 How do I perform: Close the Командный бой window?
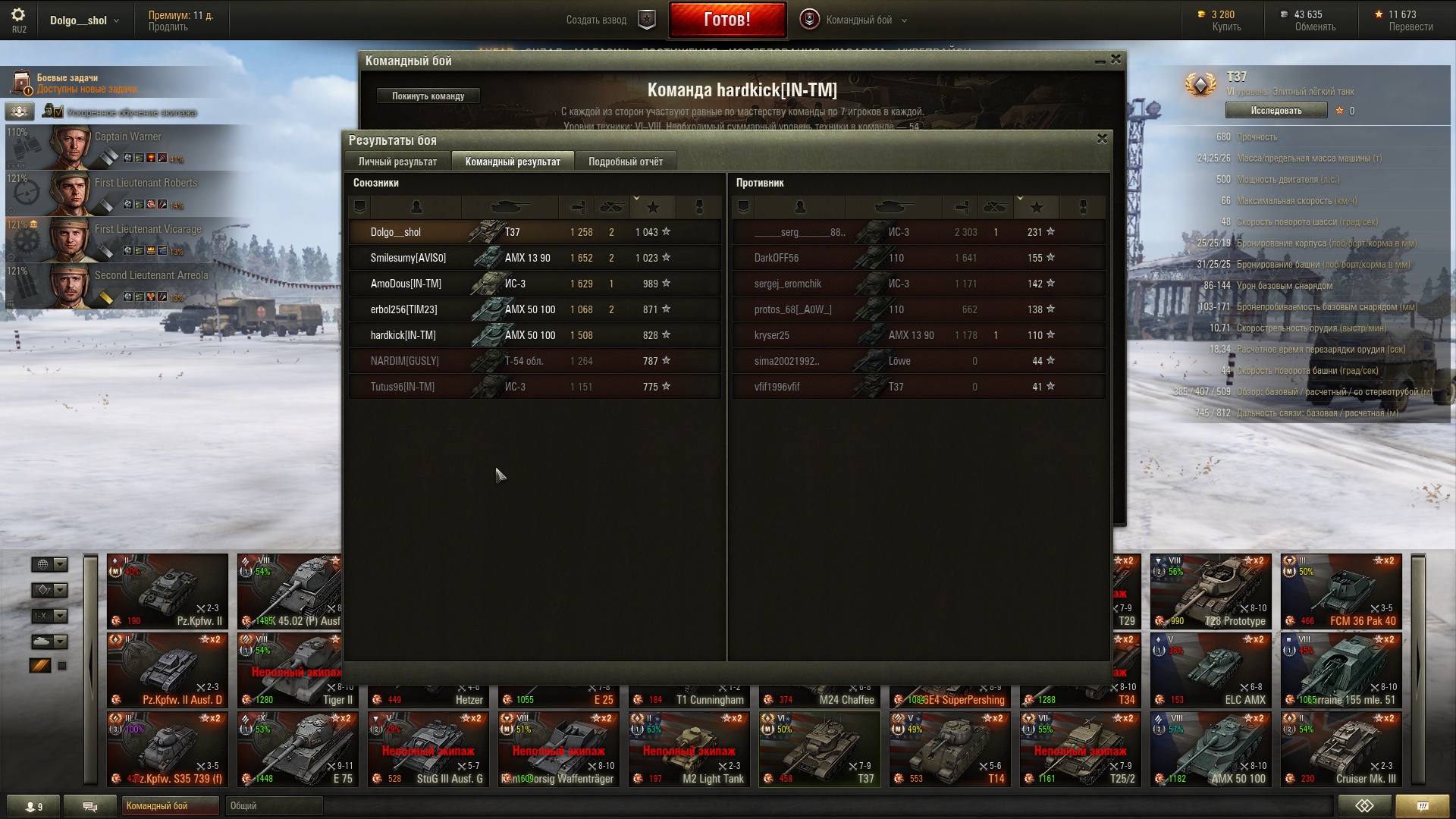[x=1116, y=59]
